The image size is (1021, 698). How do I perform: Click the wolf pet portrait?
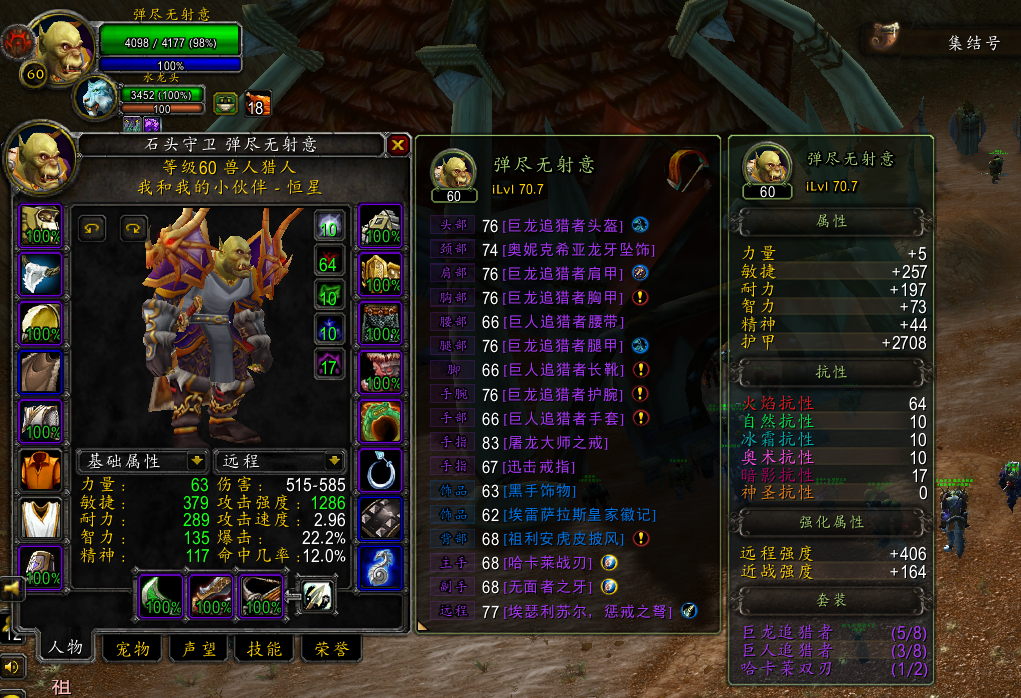(100, 98)
